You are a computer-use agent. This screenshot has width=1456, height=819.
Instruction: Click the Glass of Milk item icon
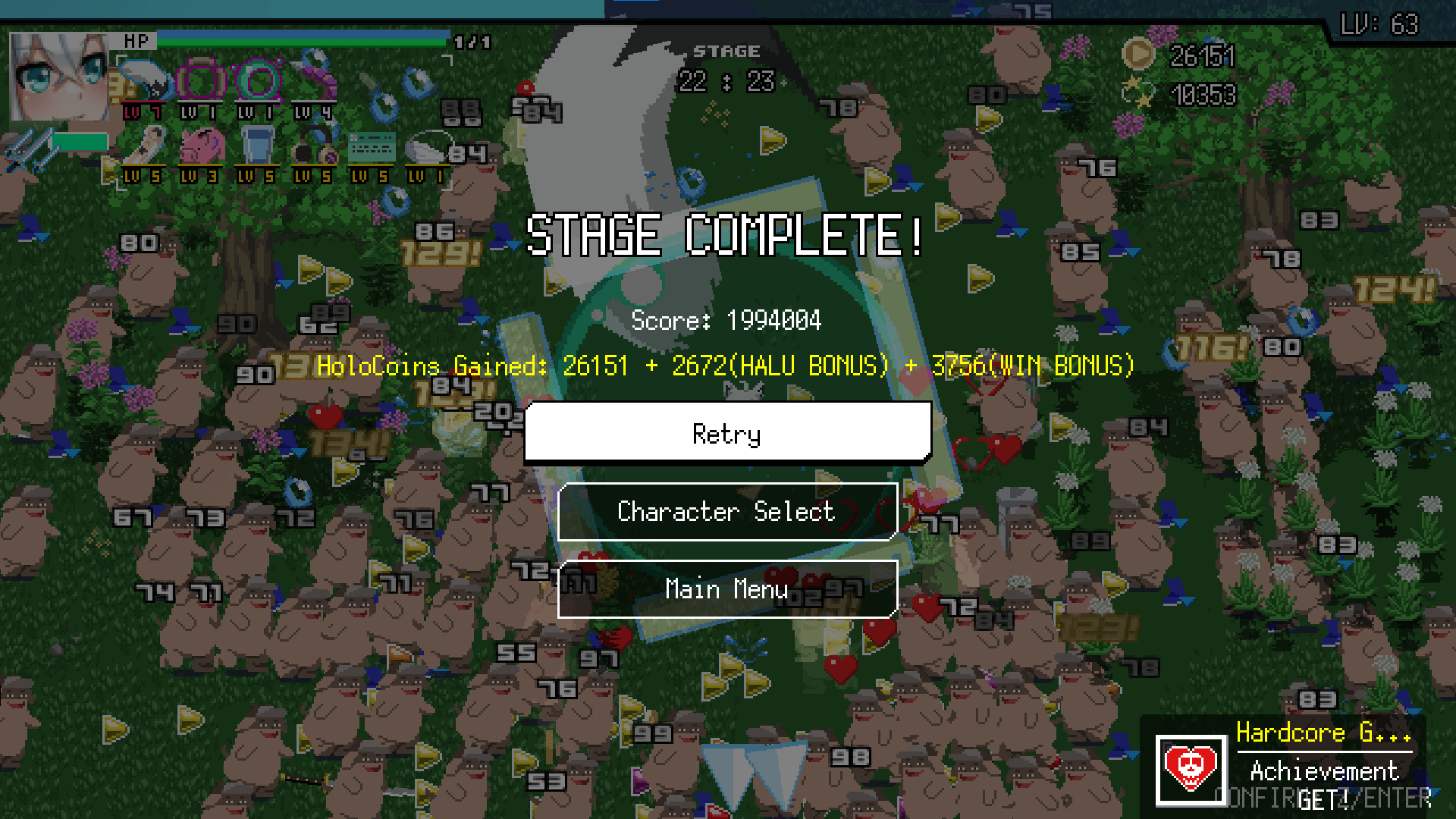coord(258,144)
